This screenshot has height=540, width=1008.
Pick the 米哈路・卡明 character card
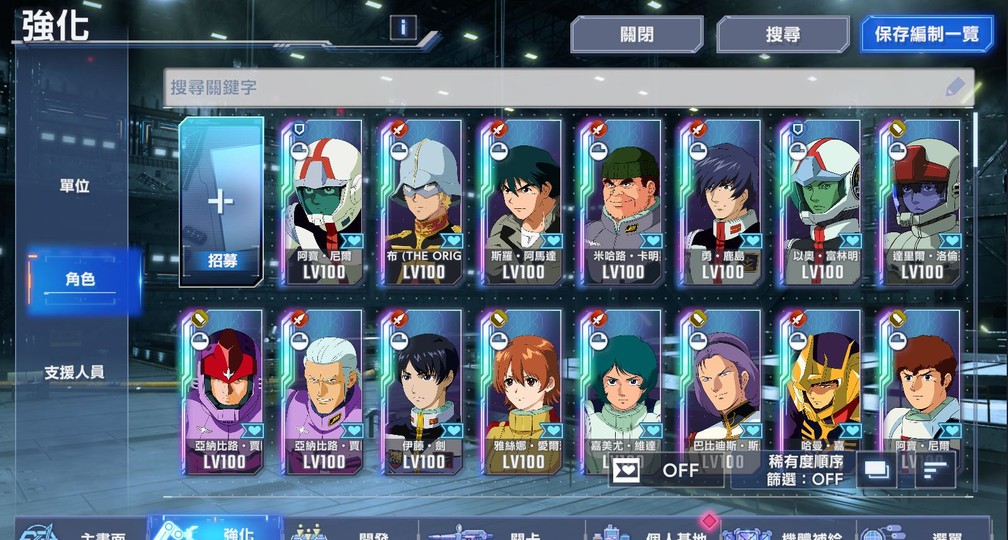tap(623, 203)
